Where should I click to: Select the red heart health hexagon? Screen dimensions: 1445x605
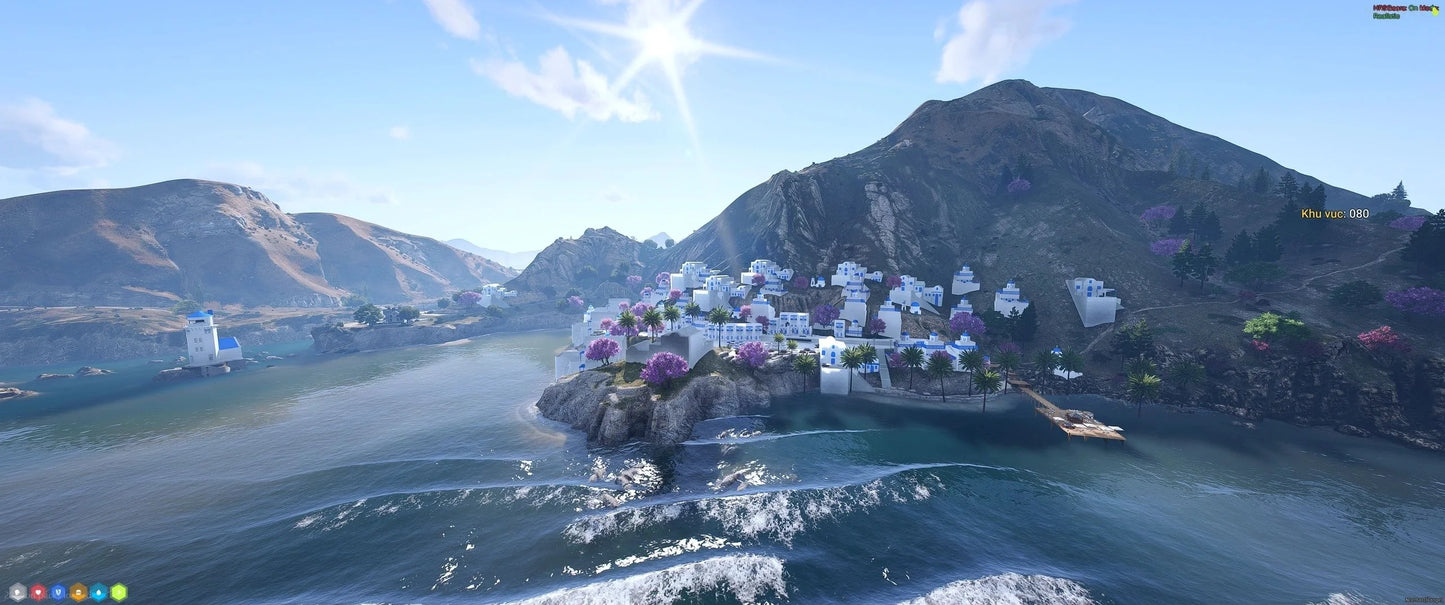point(38,592)
